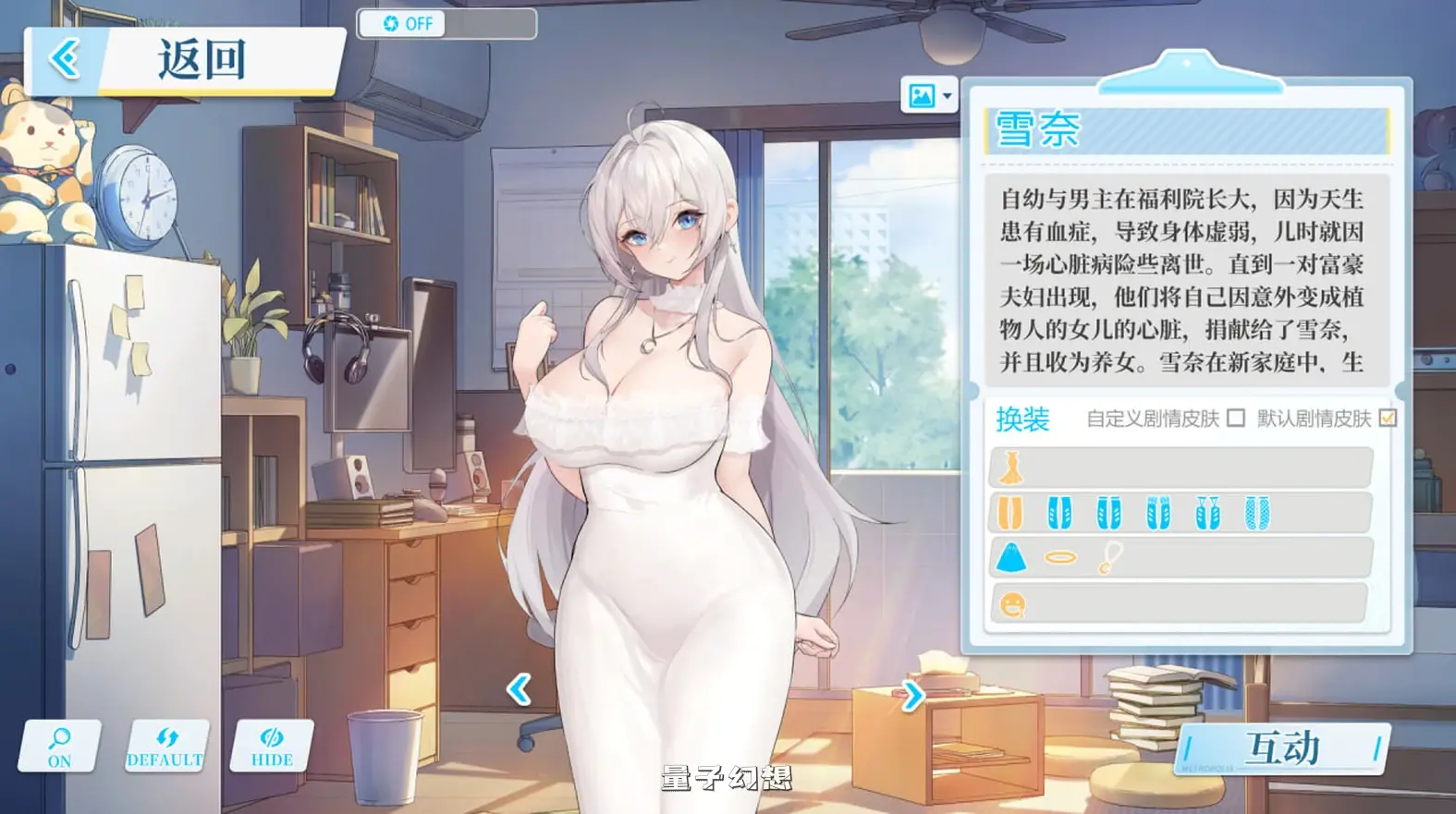Pick the necklace pendant accessory icon
1456x814 pixels.
(1109, 557)
